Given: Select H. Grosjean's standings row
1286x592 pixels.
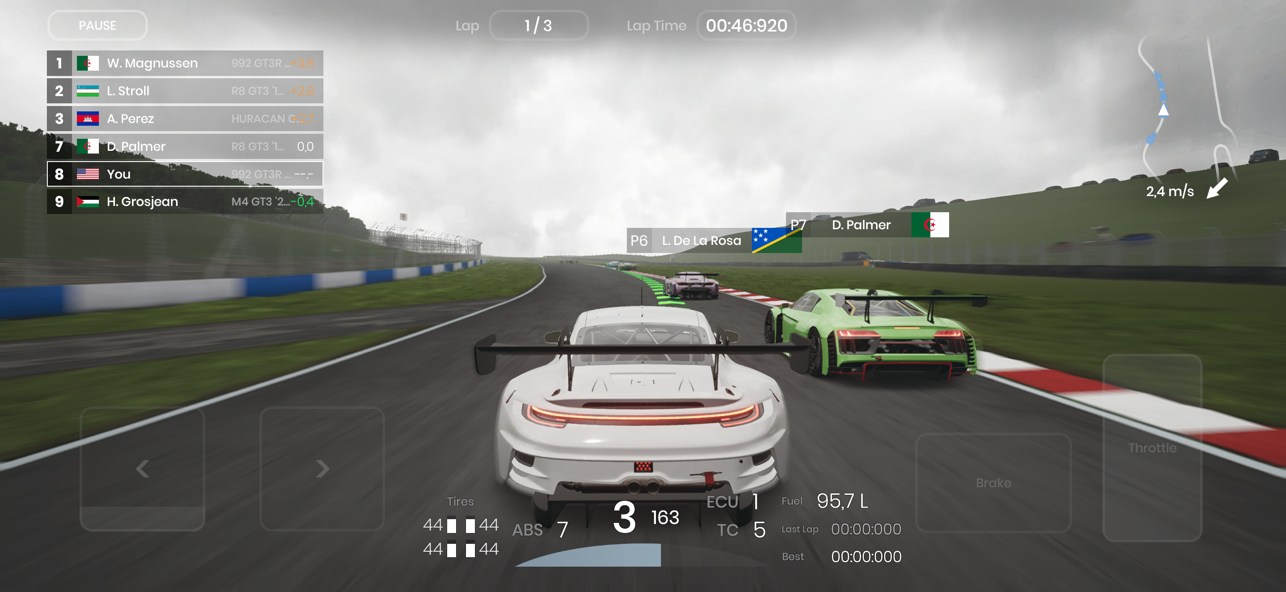Looking at the screenshot, I should point(185,202).
